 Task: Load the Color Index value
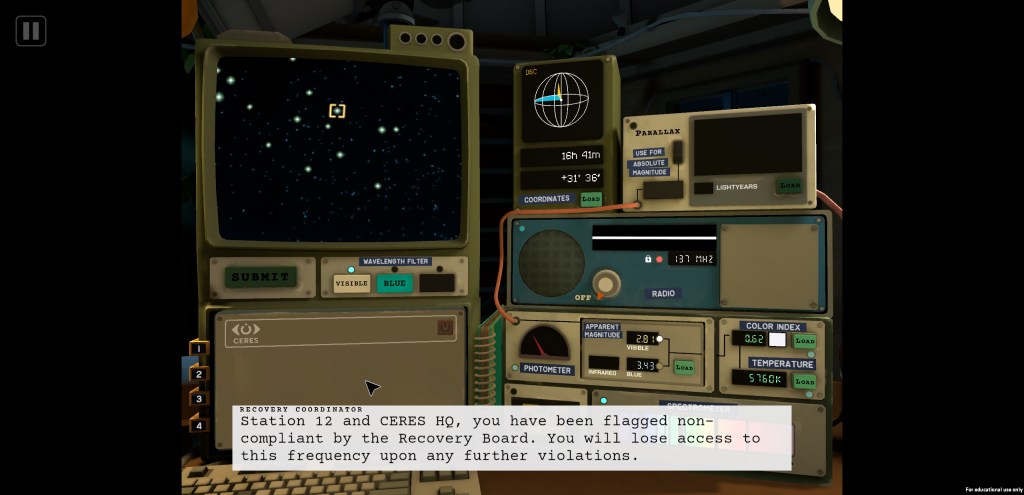[804, 340]
